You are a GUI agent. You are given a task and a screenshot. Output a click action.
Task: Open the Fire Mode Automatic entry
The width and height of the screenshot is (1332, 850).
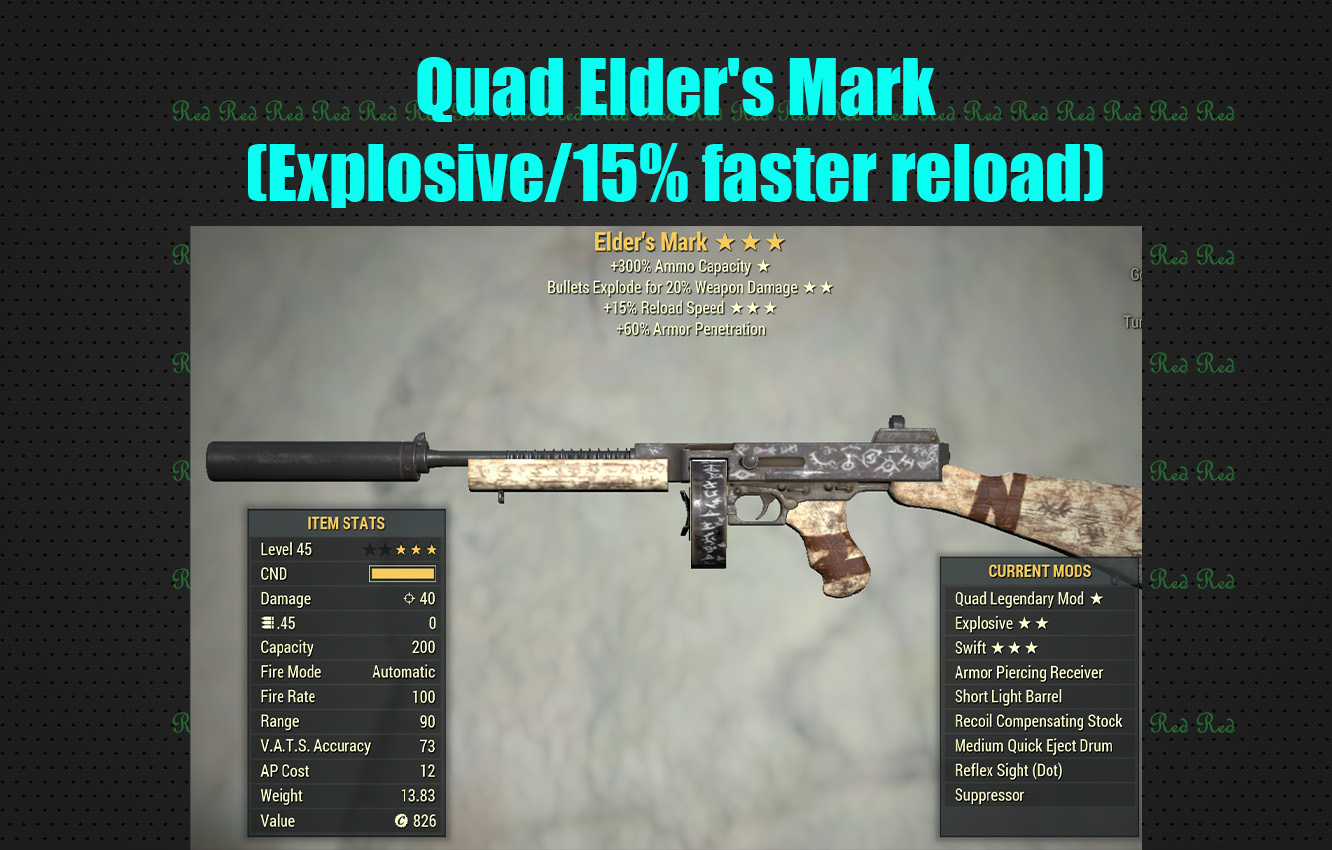[x=345, y=672]
